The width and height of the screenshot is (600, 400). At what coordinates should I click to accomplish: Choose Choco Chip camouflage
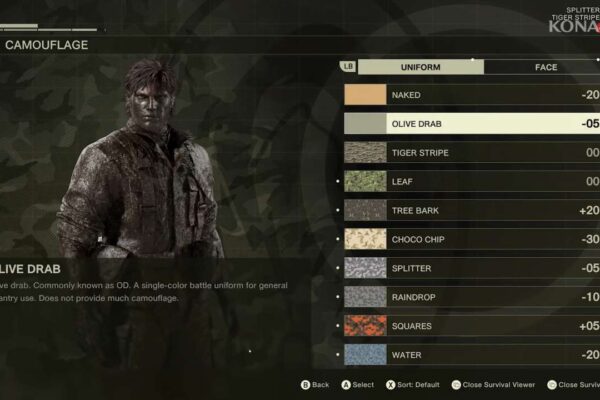[470, 240]
